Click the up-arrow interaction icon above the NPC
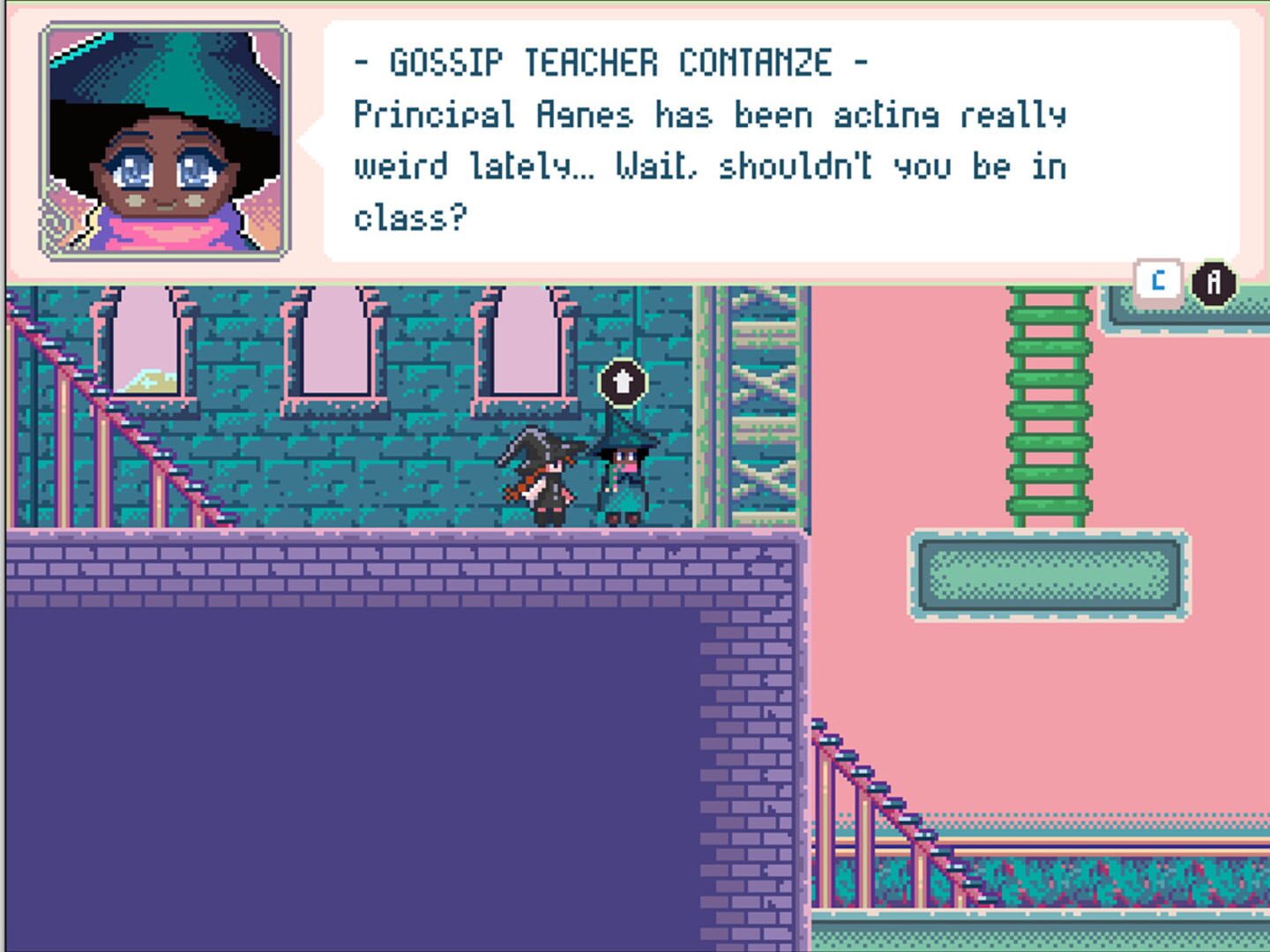 (623, 383)
